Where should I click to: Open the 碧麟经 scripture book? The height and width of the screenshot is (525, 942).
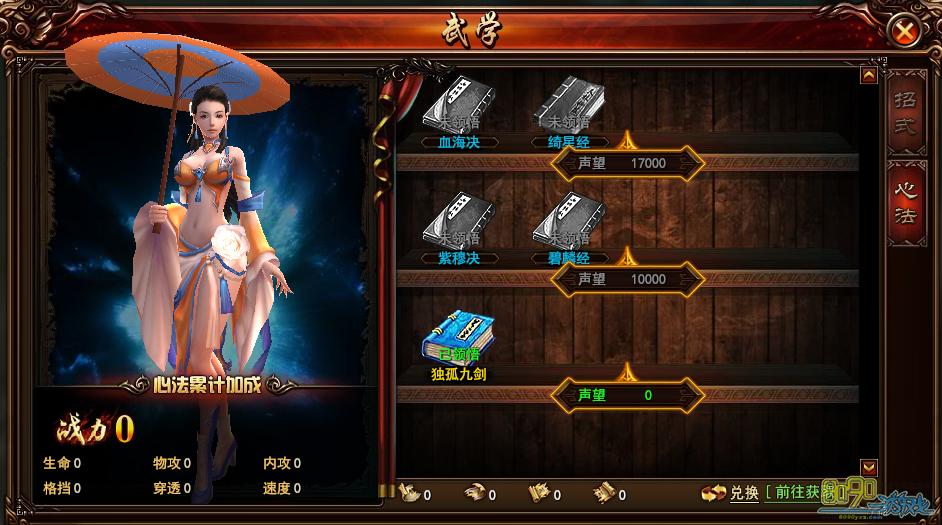(569, 220)
